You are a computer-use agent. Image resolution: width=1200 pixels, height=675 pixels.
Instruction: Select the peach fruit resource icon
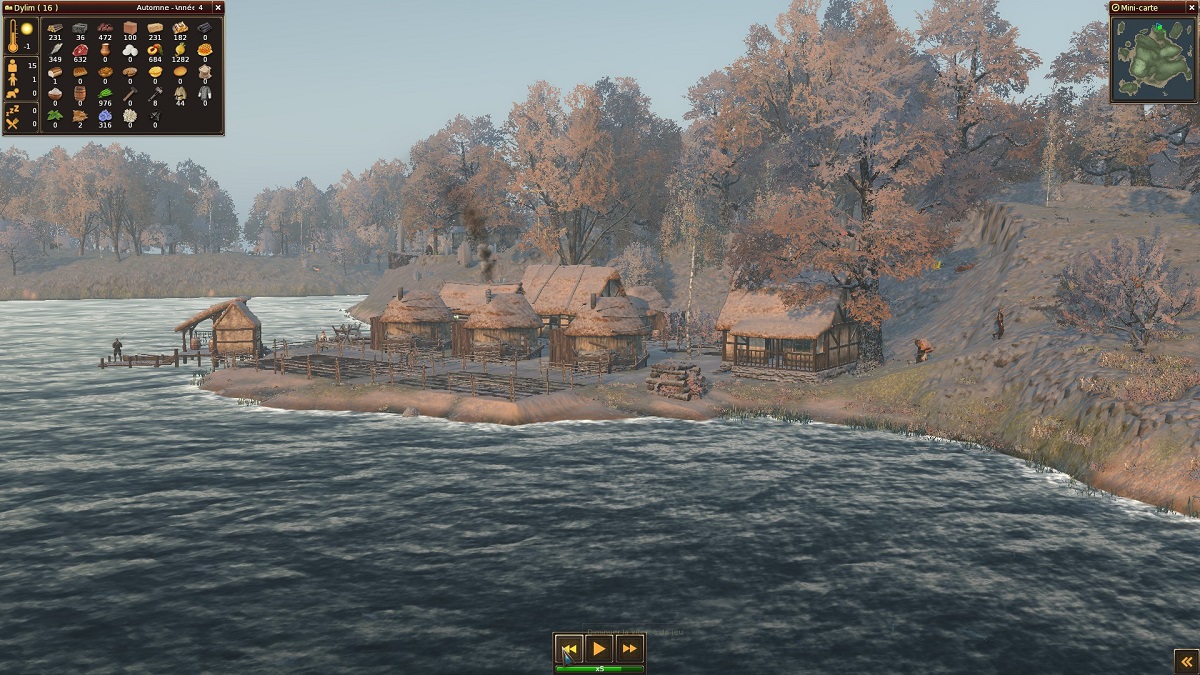pyautogui.click(x=155, y=49)
